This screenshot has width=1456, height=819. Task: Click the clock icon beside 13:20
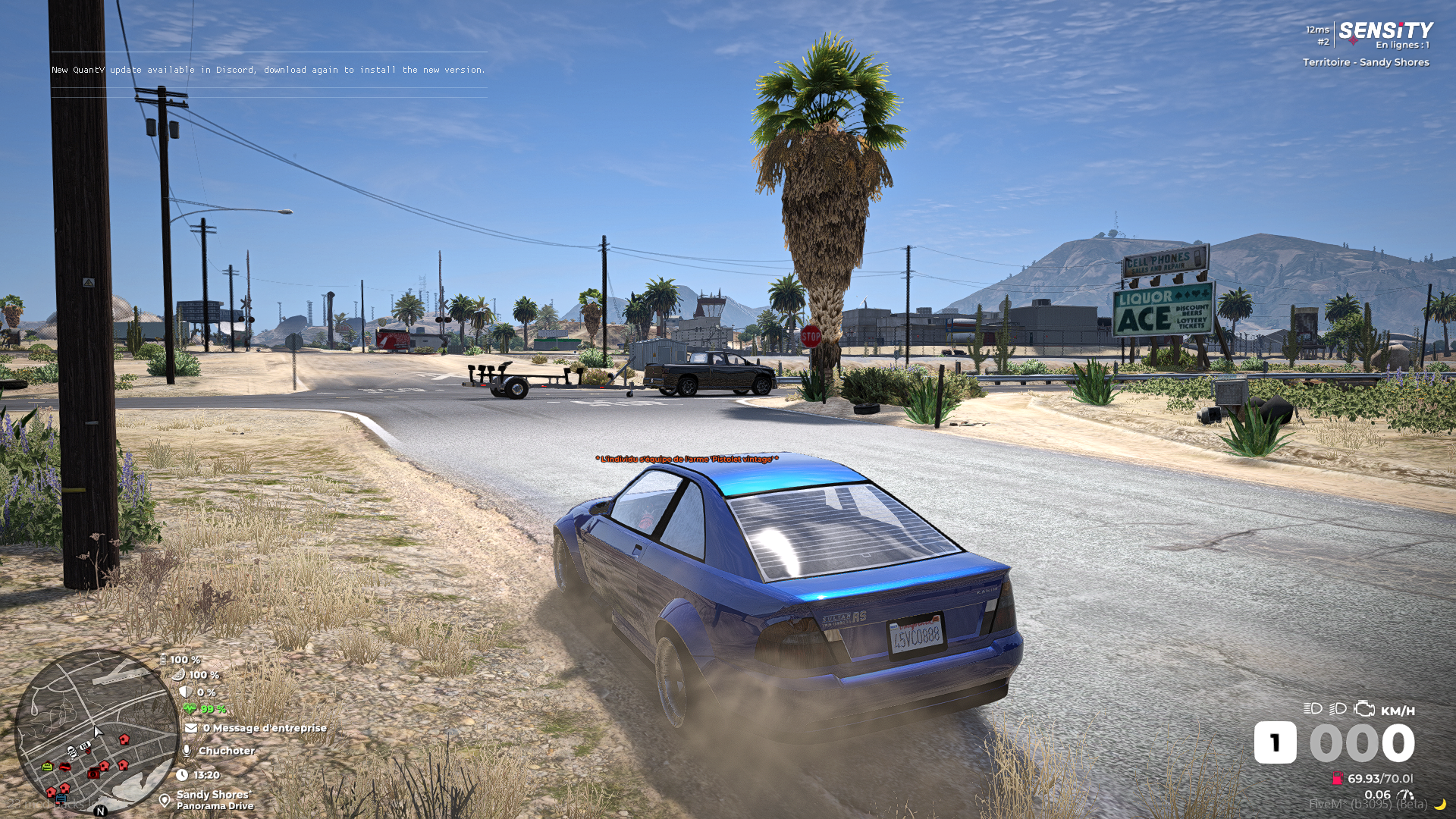182,775
